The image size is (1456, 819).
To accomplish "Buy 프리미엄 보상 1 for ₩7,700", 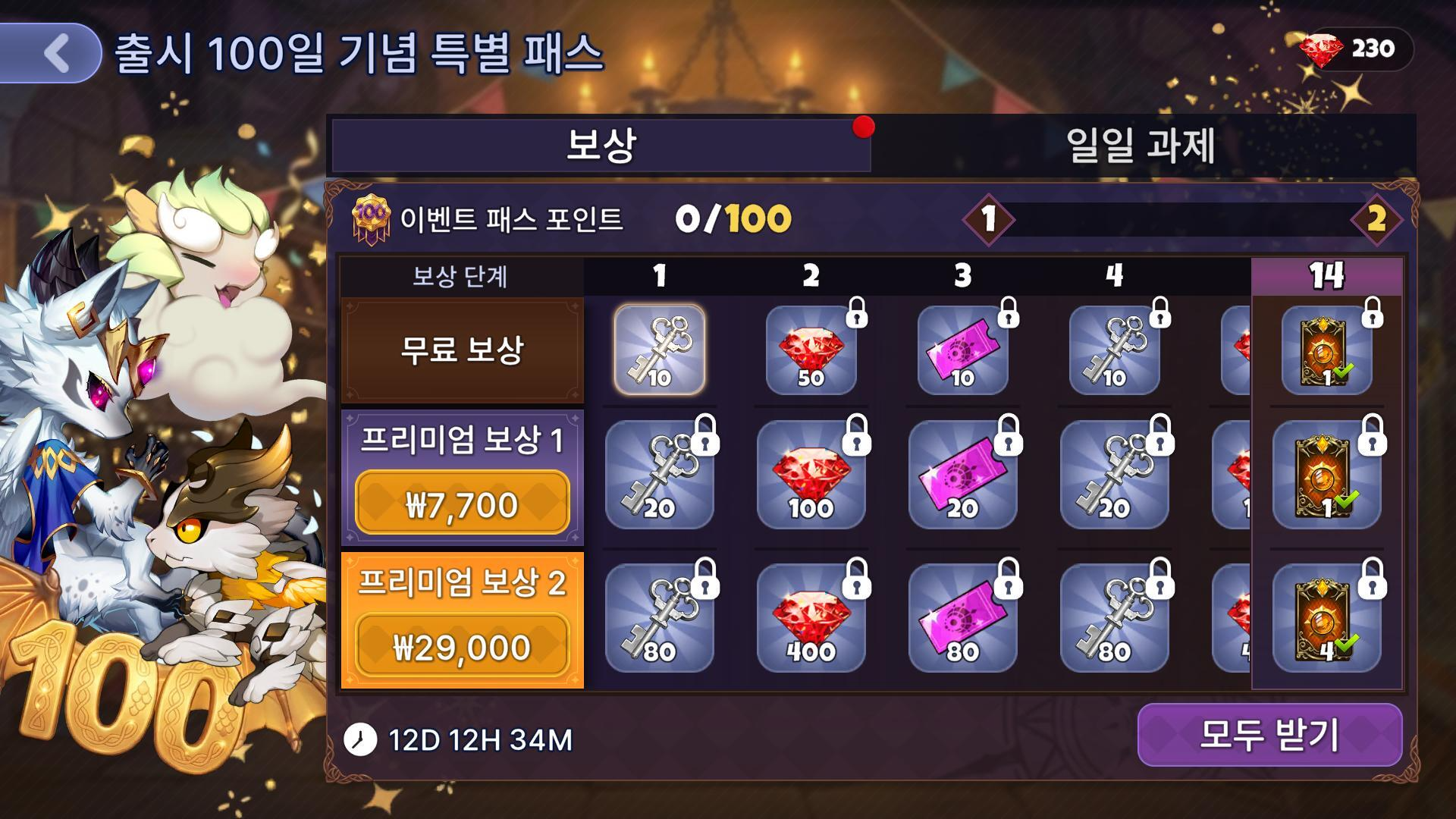I will tap(462, 503).
